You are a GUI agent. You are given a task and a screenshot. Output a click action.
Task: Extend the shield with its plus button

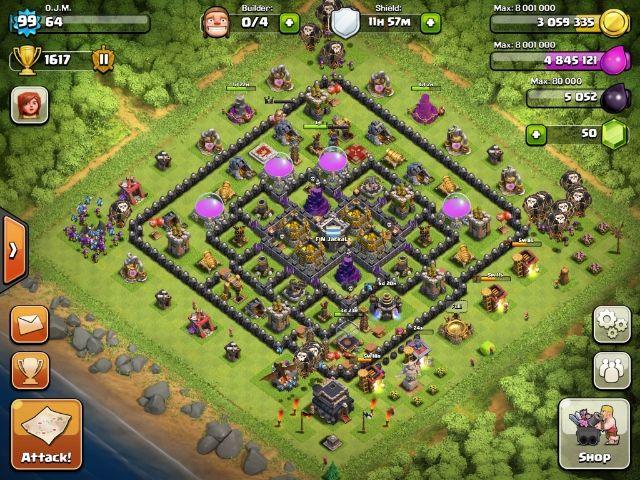(x=430, y=22)
